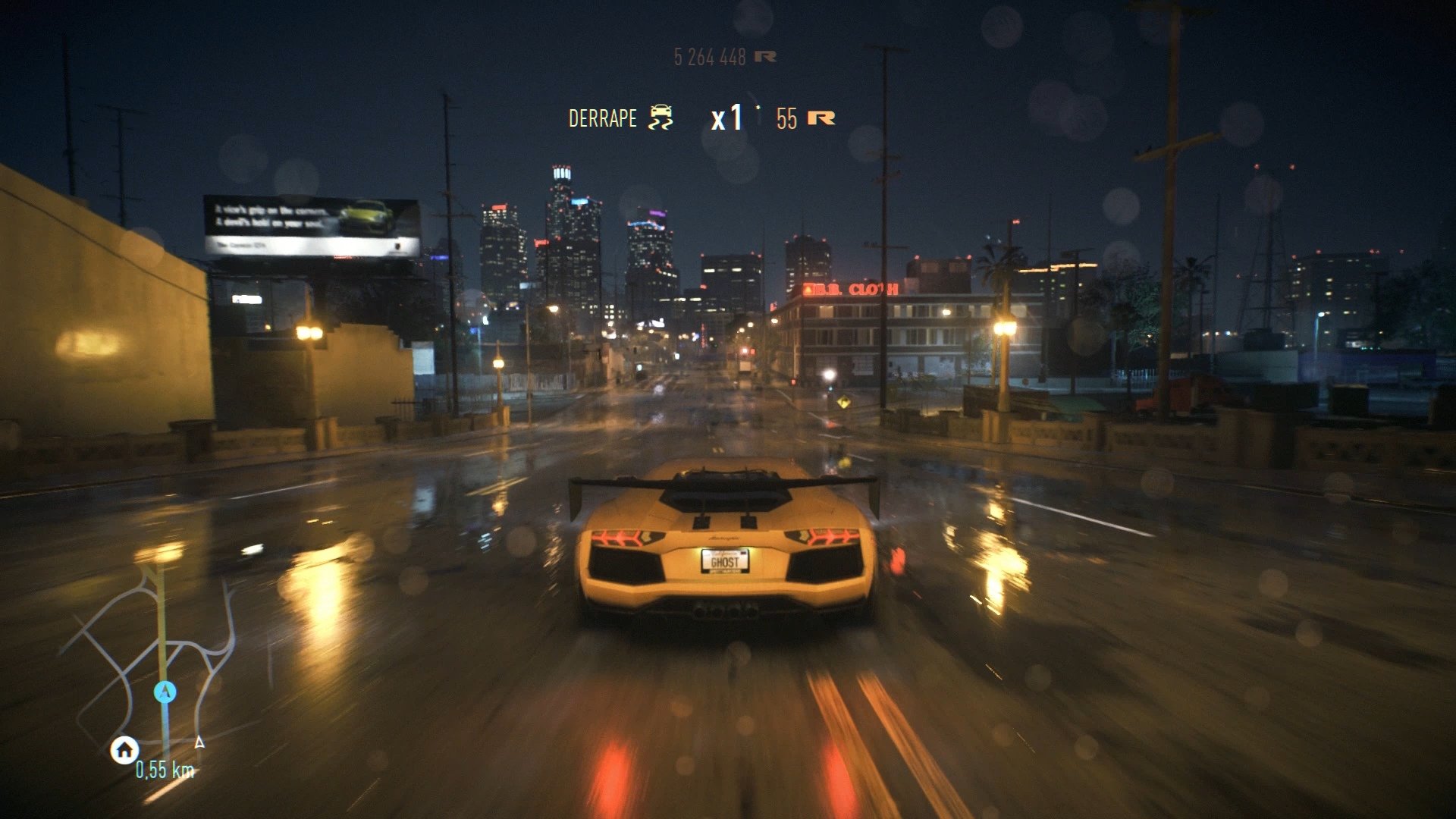Select the home icon on the minimap
1456x819 pixels.
(x=124, y=751)
